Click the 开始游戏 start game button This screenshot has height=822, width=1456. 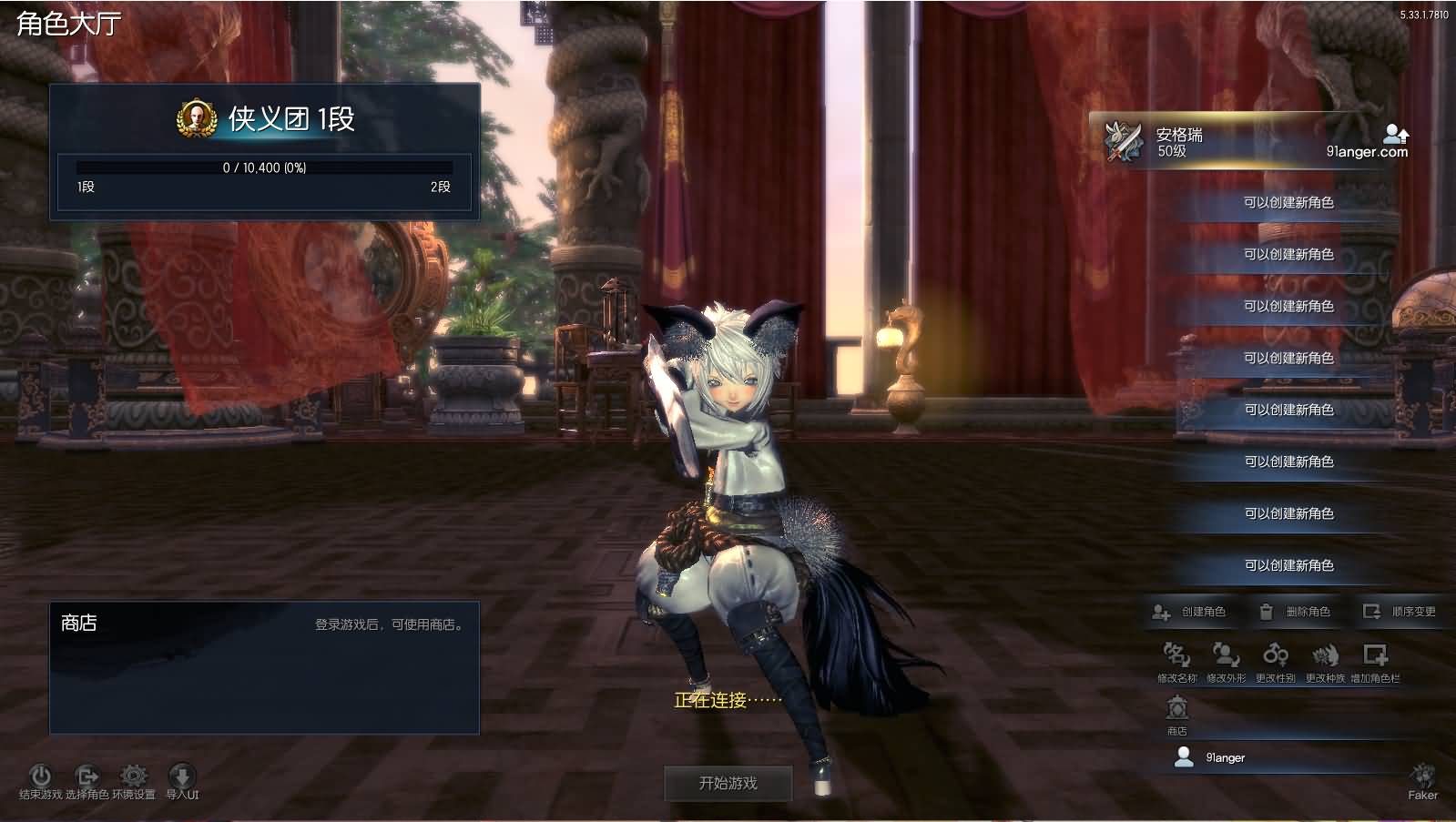[728, 783]
